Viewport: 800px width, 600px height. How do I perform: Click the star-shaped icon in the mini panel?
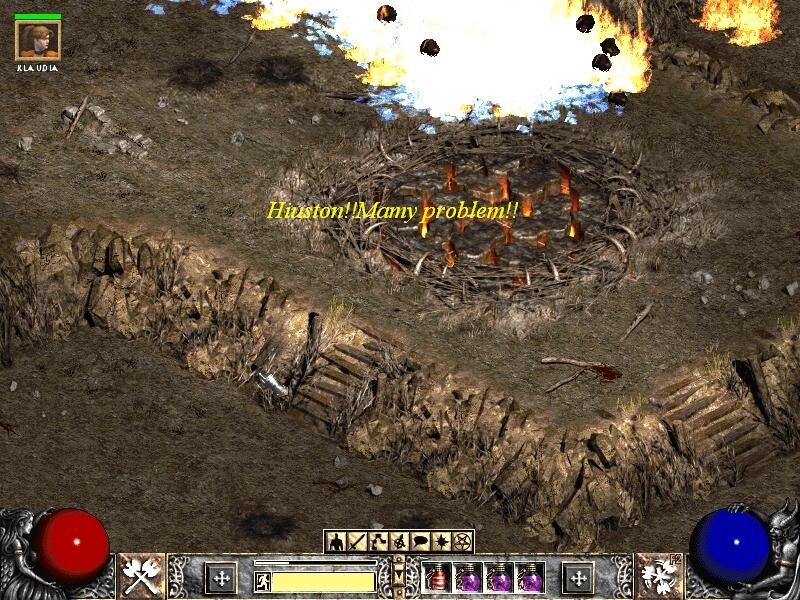pyautogui.click(x=441, y=542)
